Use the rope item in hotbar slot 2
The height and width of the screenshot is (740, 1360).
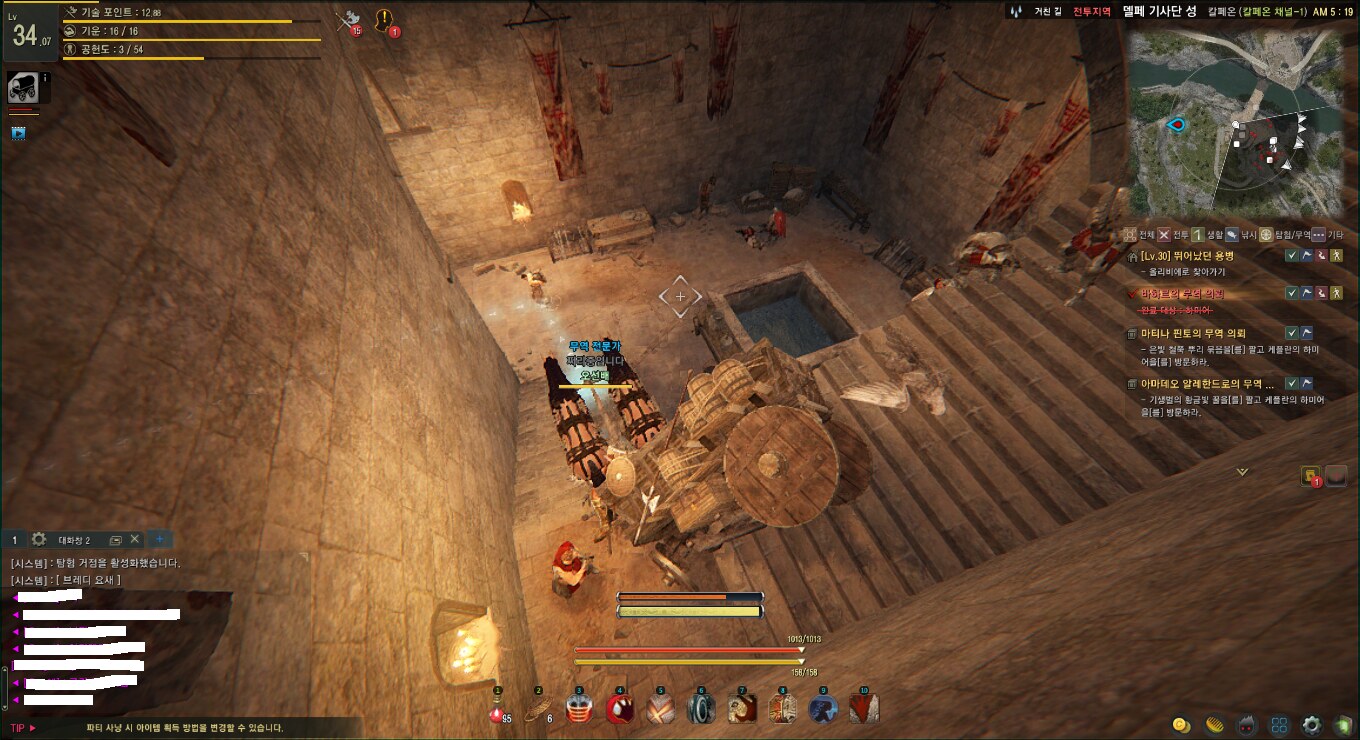pos(538,710)
